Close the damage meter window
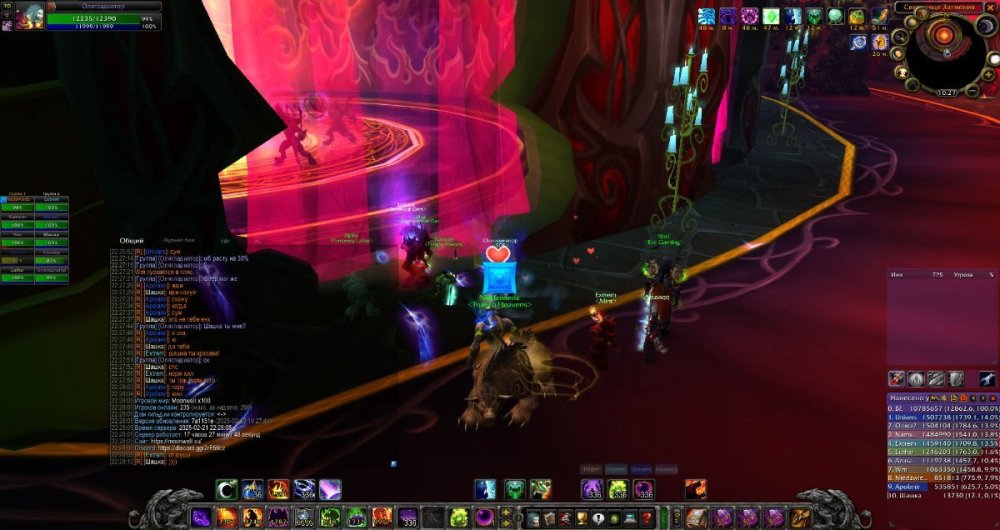 click(993, 398)
